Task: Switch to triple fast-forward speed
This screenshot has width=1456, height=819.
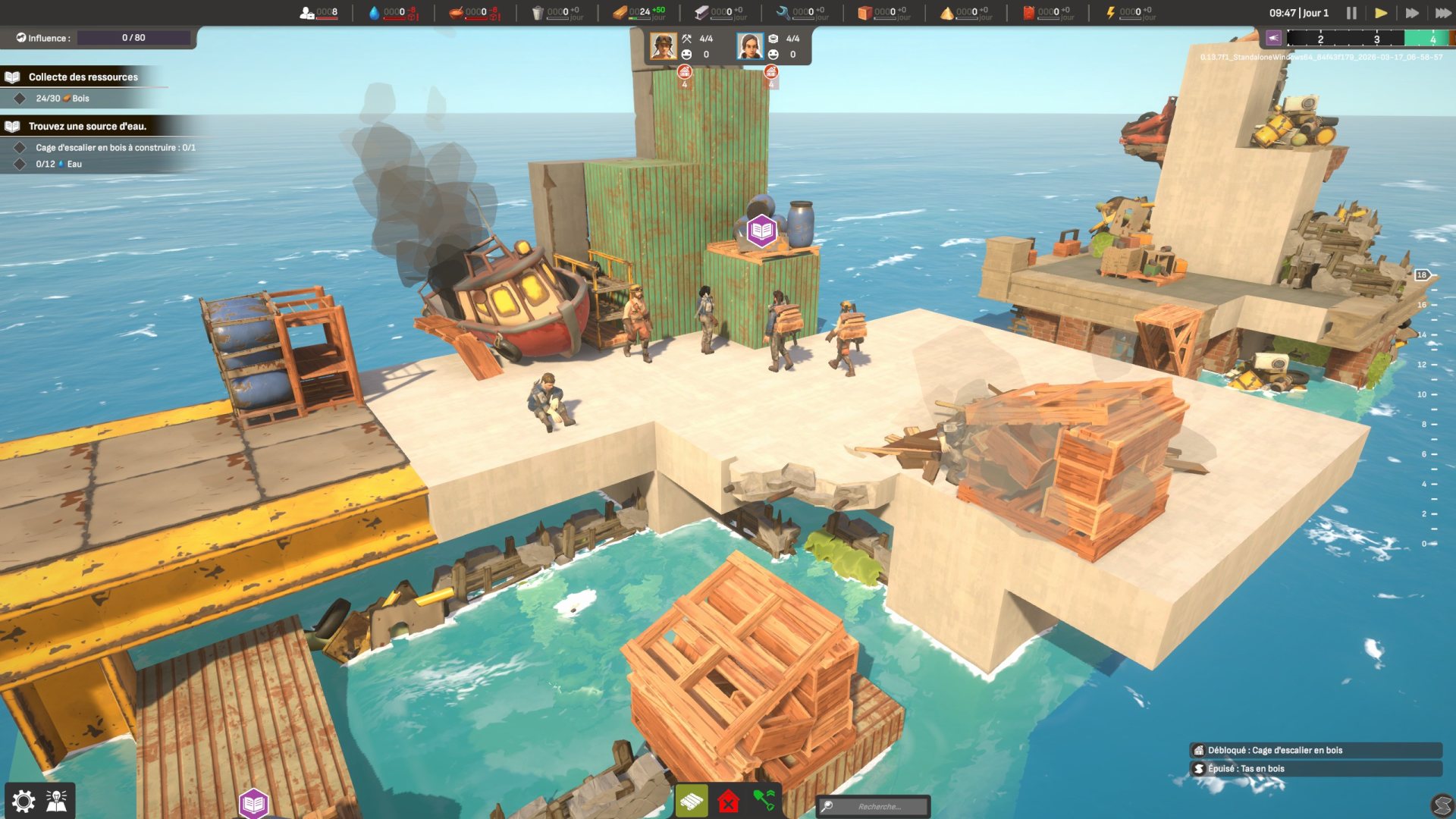Action: tap(1442, 13)
